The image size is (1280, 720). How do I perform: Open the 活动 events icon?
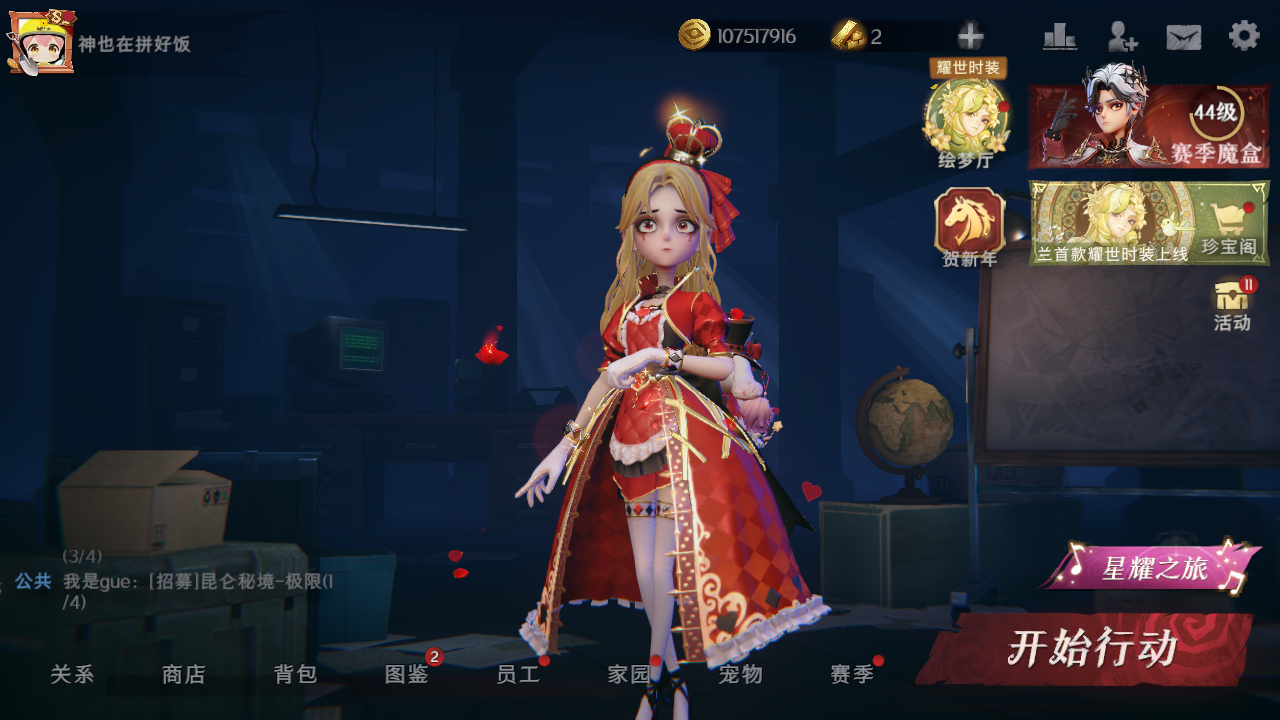click(1232, 303)
